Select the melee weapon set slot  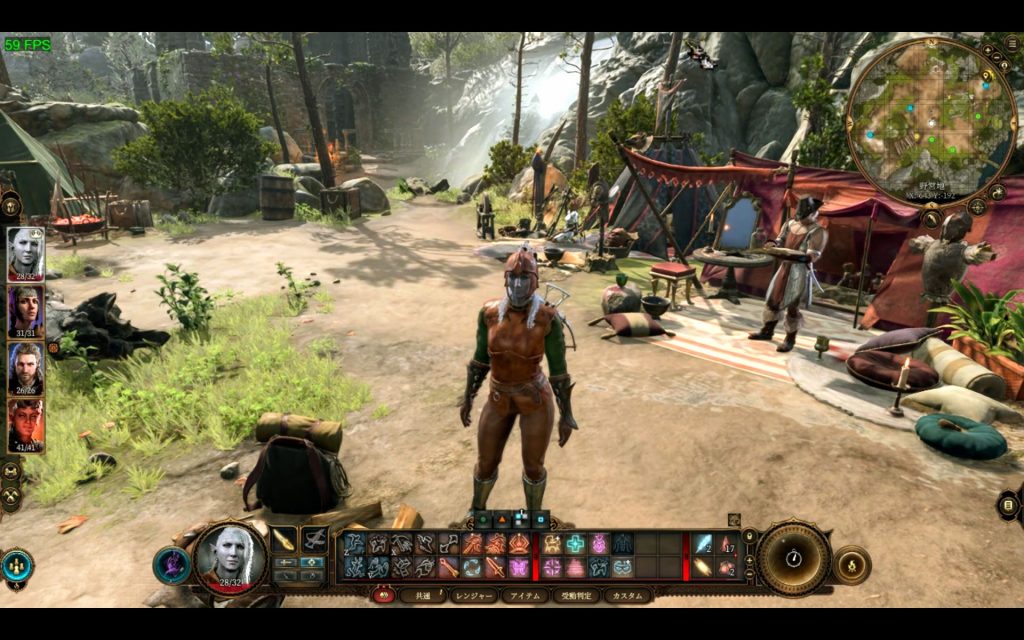[x=284, y=540]
